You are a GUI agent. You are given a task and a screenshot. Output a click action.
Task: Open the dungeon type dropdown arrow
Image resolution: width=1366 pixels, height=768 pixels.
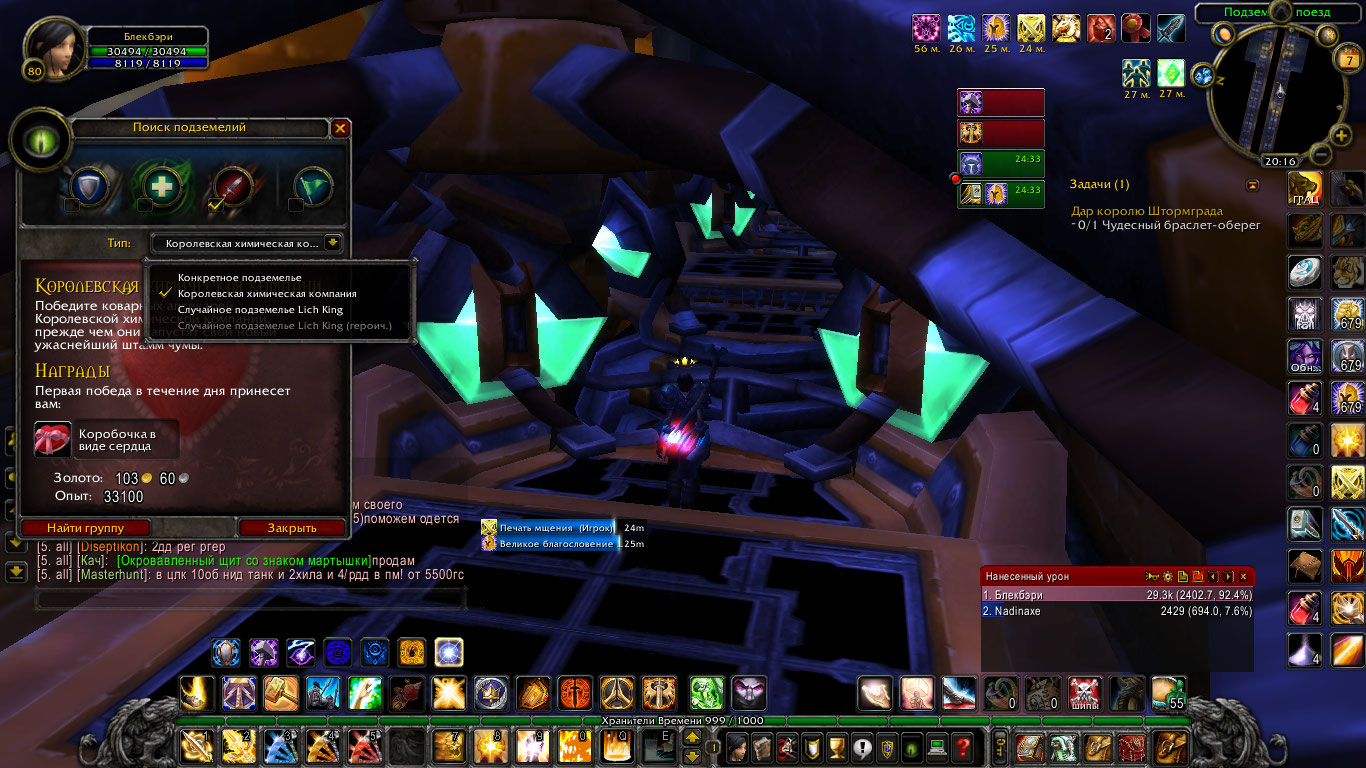click(x=332, y=242)
